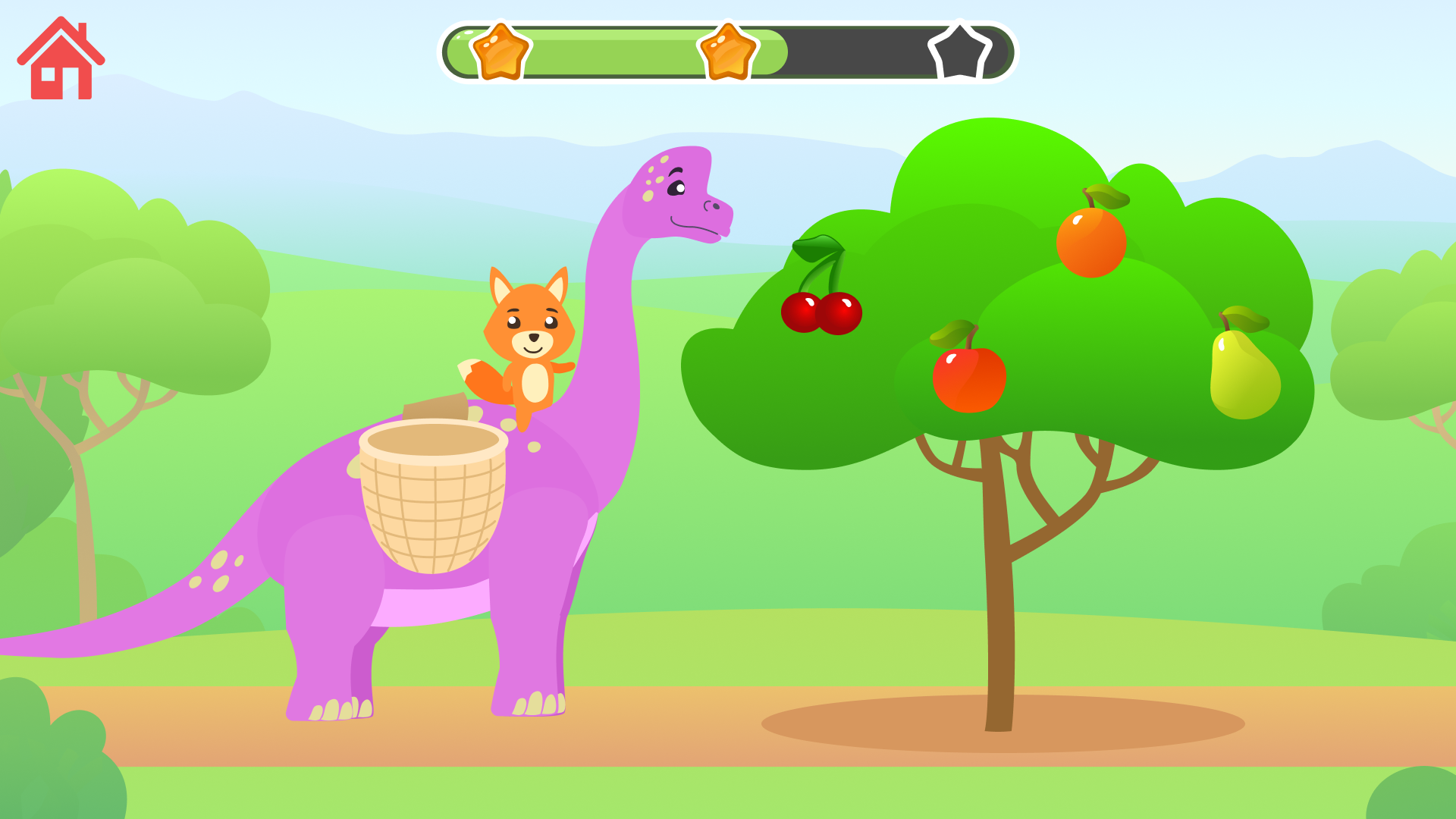Tap the first earned star on the progress bar
The height and width of the screenshot is (819, 1456).
click(502, 51)
